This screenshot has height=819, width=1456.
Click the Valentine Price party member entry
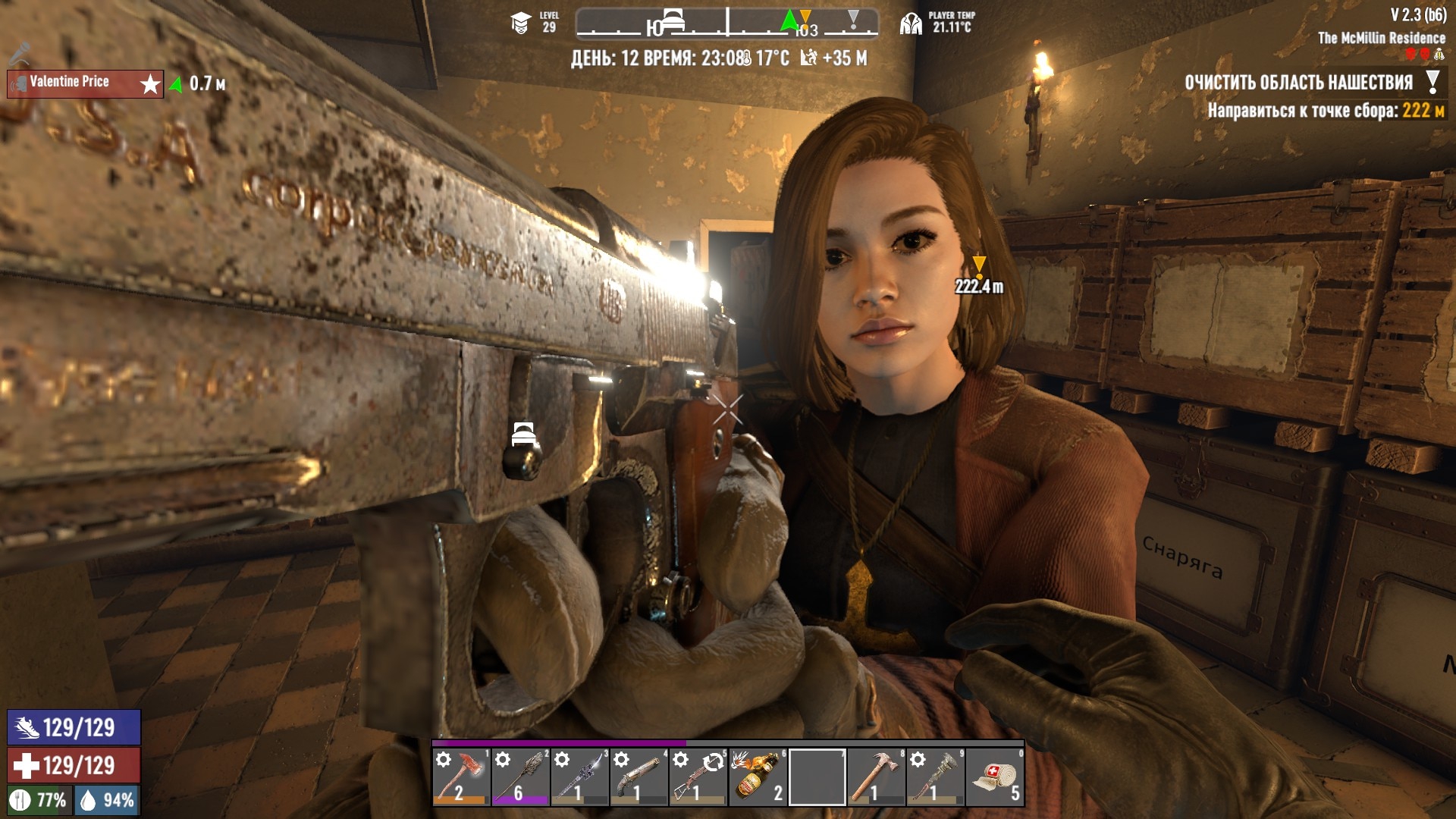(x=85, y=83)
